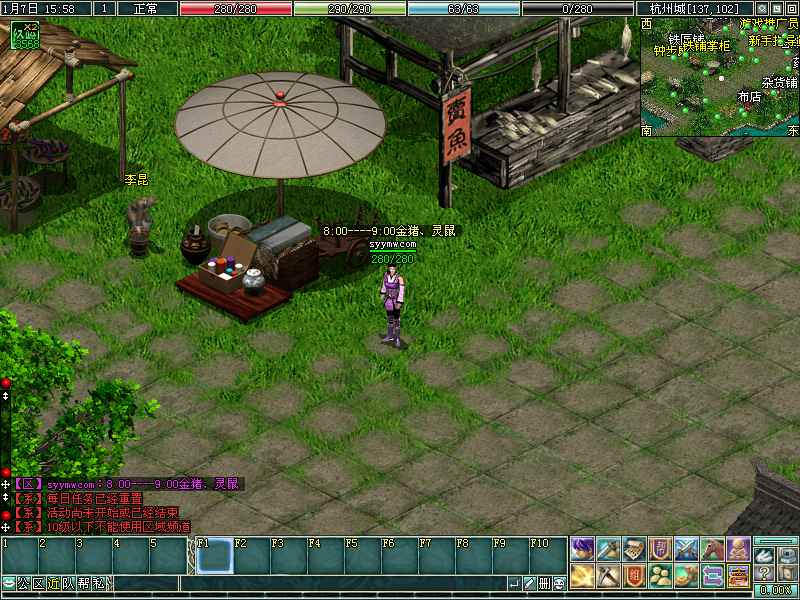
Task: Open the treasure chest shop icon
Action: (738, 575)
